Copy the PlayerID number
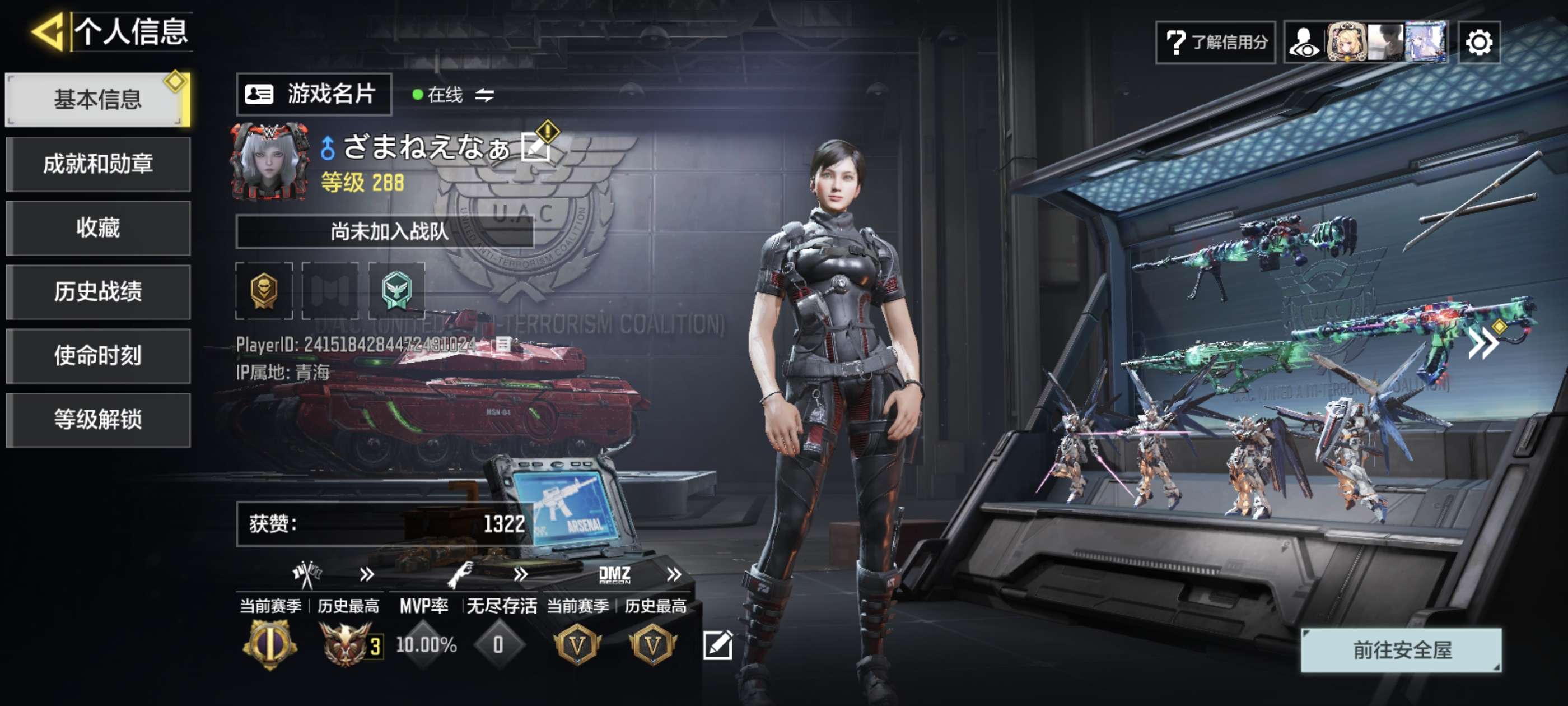The height and width of the screenshot is (706, 1568). (503, 345)
